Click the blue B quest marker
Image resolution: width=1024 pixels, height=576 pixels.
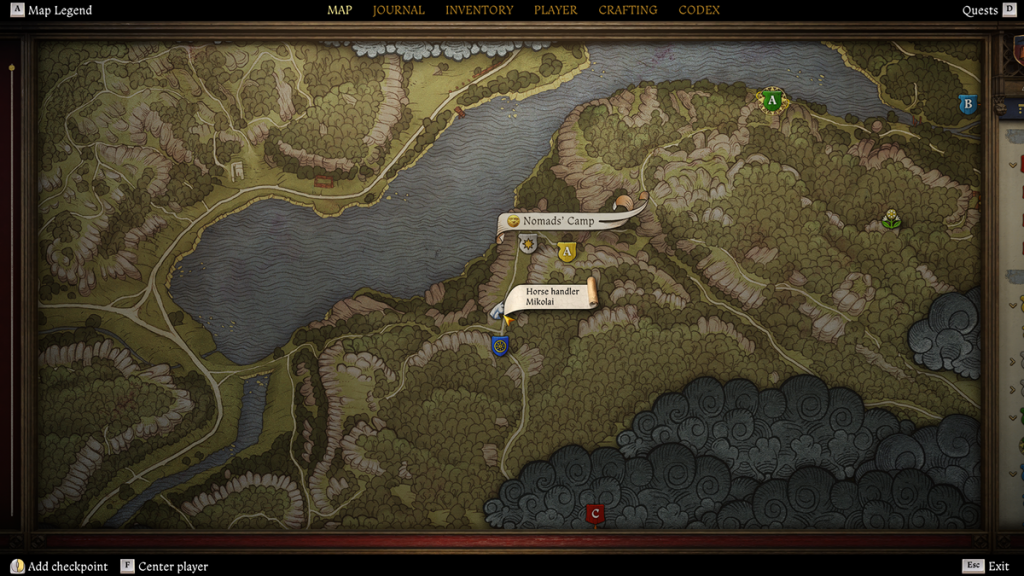pos(967,104)
